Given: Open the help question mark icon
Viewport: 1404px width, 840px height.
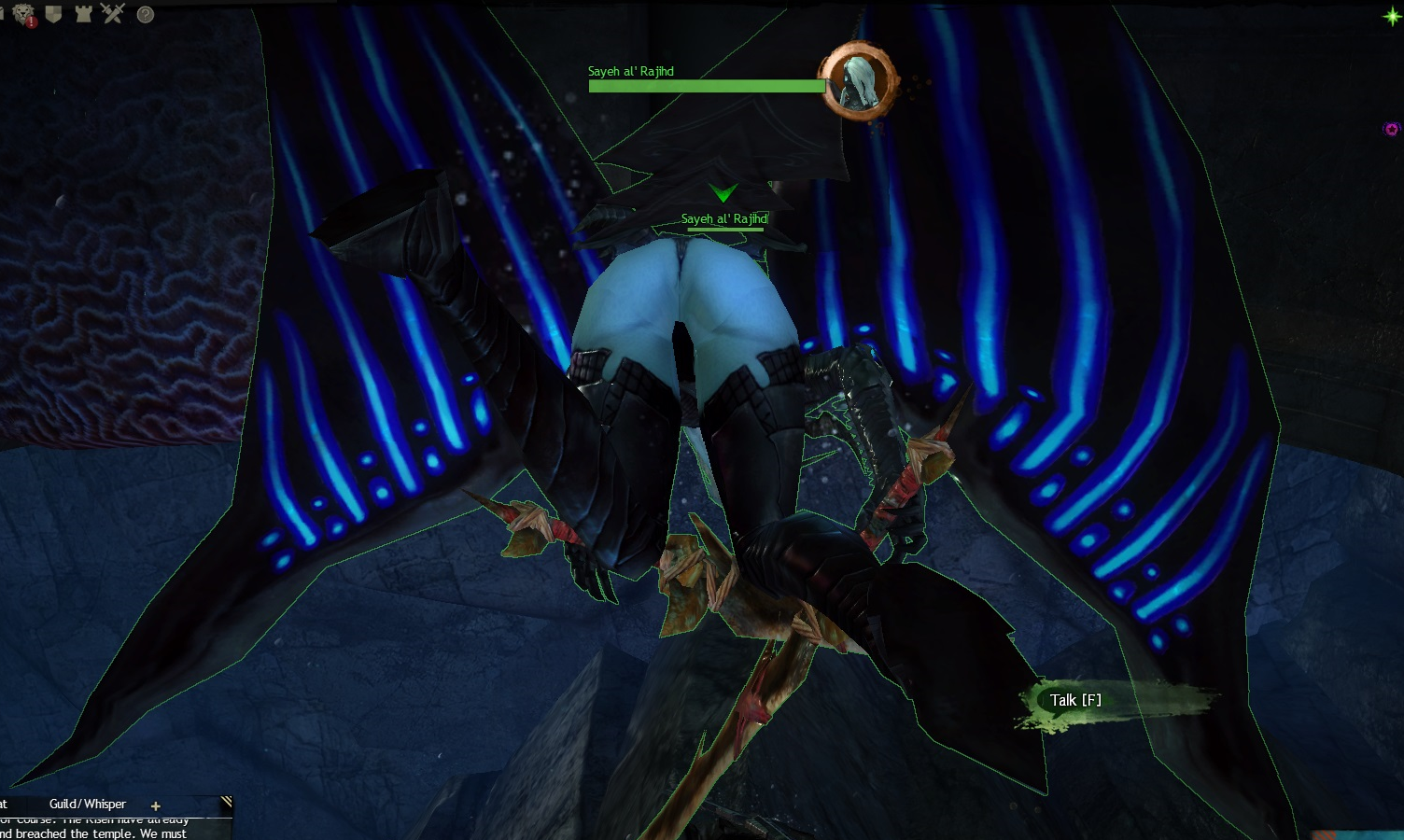Looking at the screenshot, I should (146, 14).
